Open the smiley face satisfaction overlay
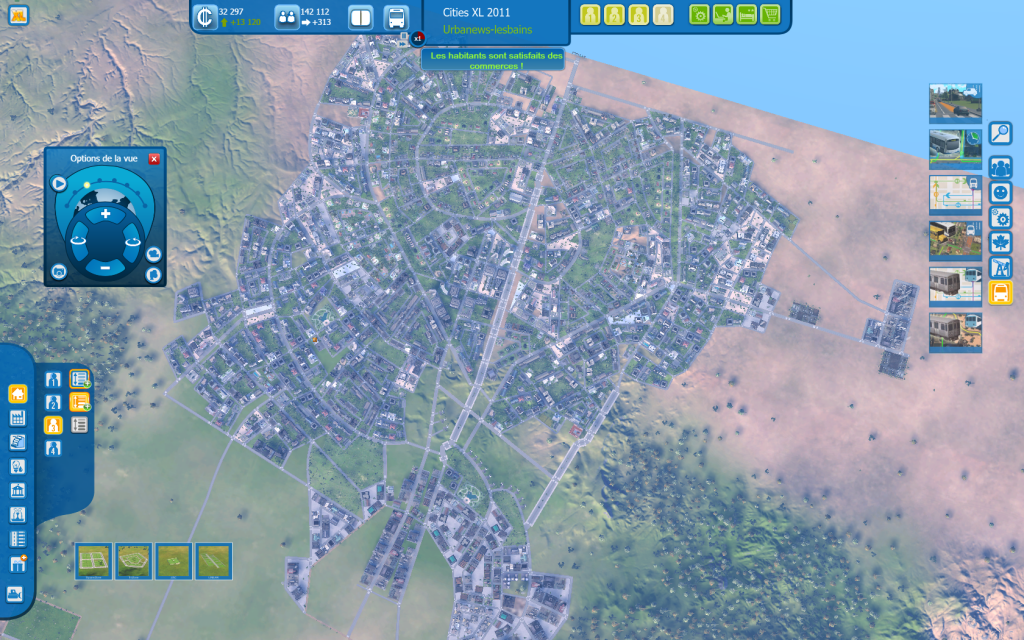 point(1000,192)
